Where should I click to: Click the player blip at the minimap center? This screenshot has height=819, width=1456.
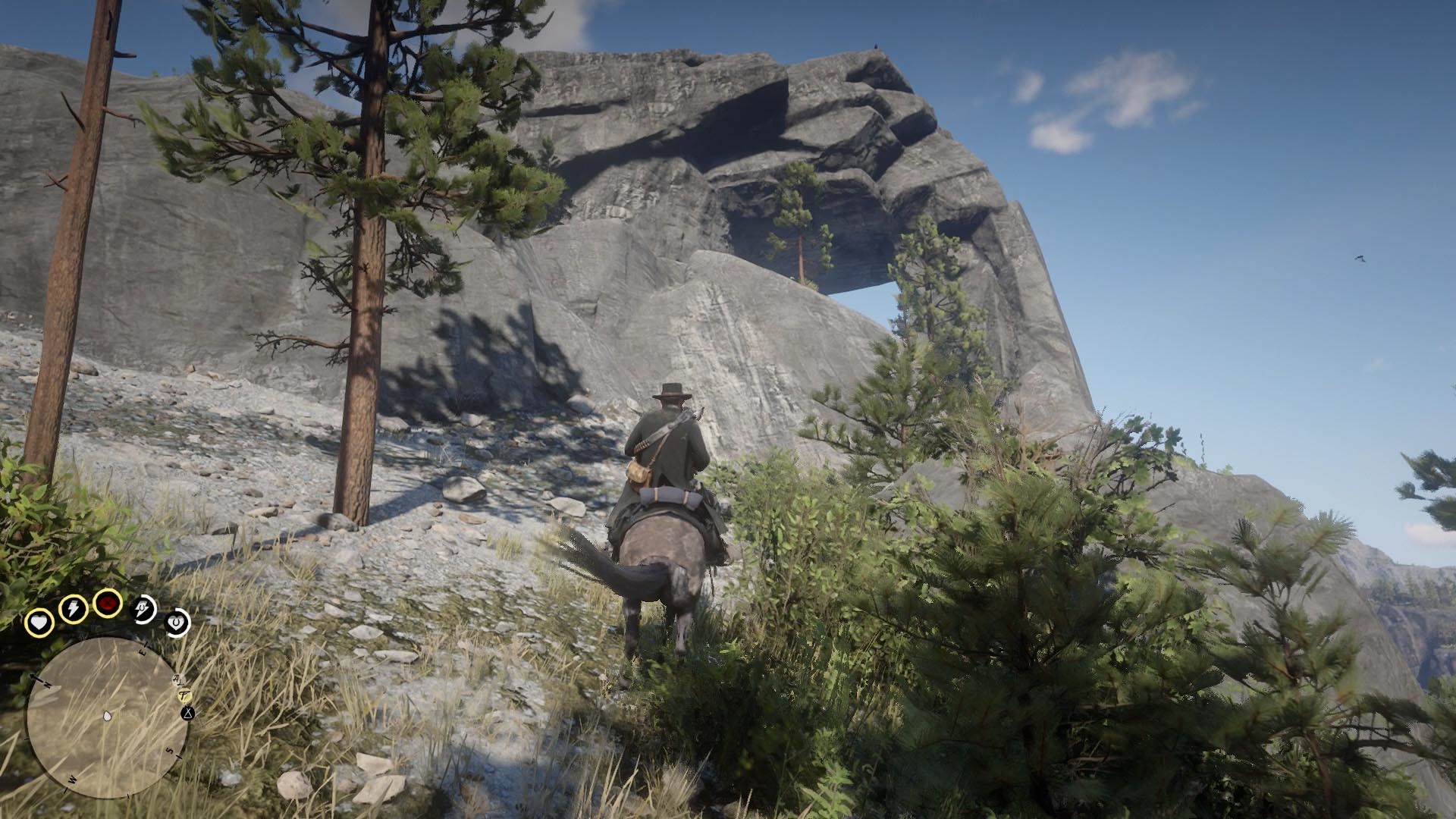pyautogui.click(x=107, y=715)
